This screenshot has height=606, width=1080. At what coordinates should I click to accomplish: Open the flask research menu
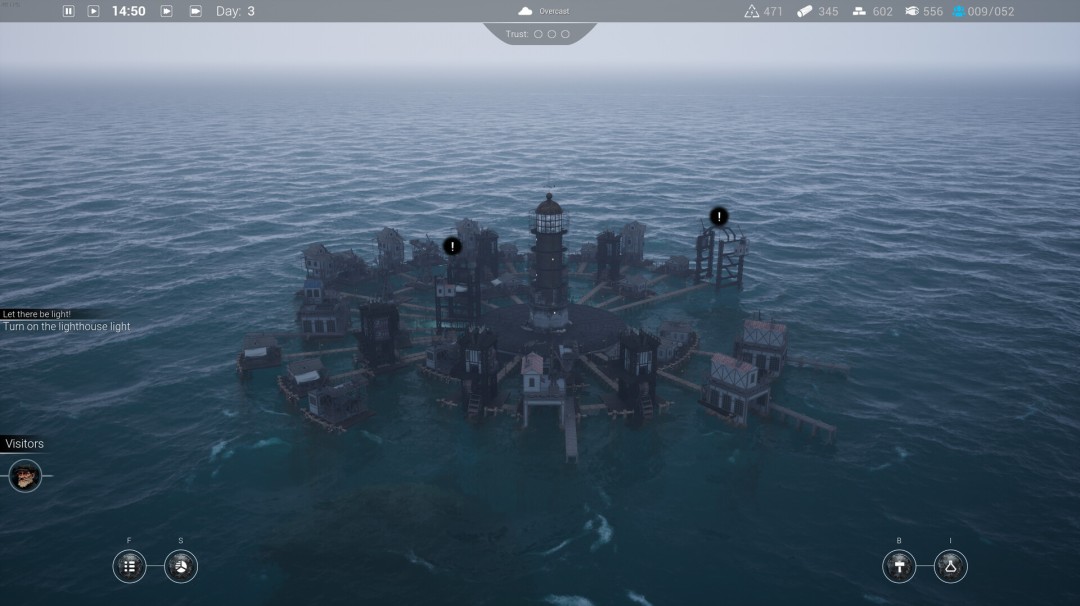pos(951,566)
